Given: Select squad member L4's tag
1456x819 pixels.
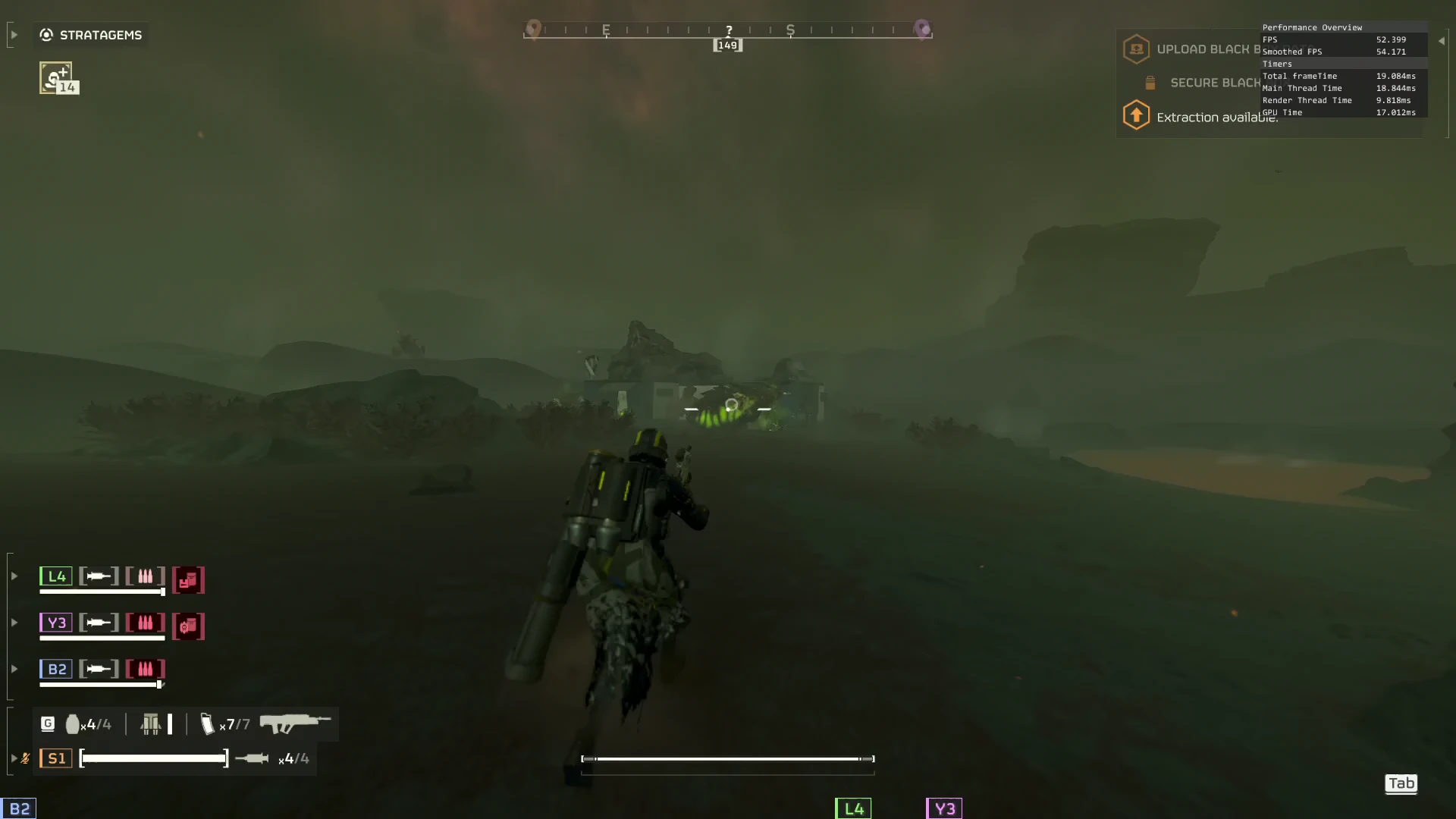Looking at the screenshot, I should (x=56, y=576).
